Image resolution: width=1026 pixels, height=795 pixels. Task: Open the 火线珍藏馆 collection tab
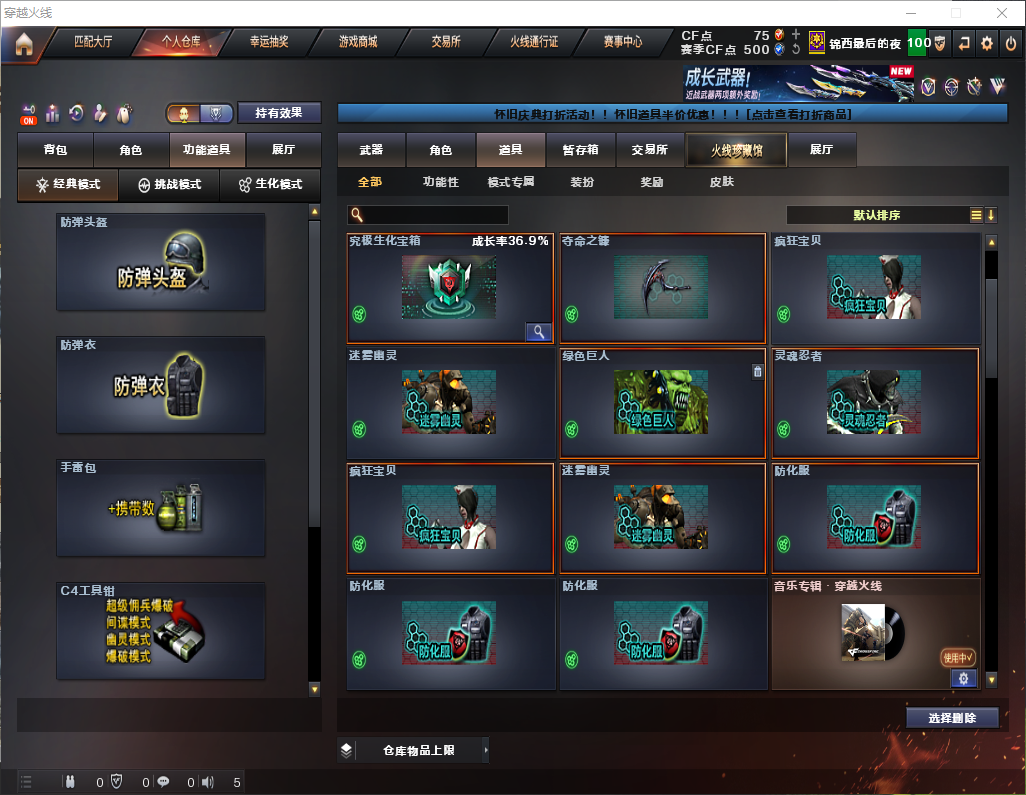click(735, 150)
